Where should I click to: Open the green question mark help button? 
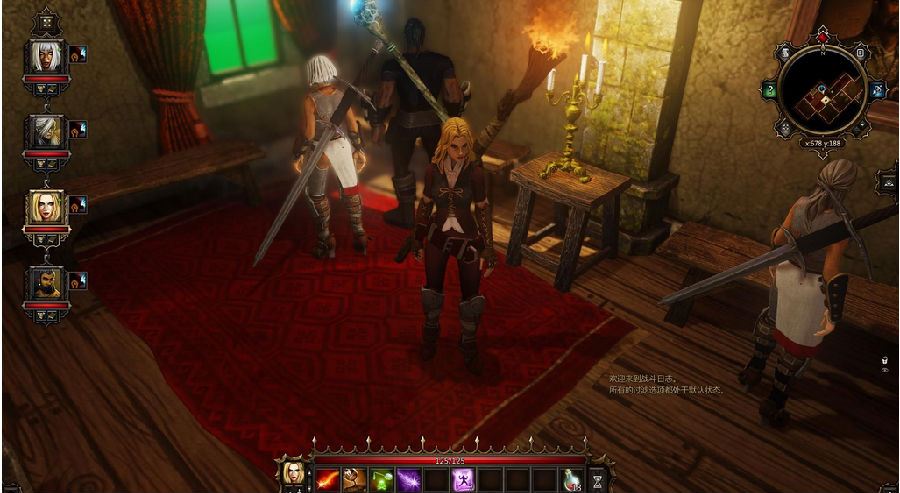point(771,90)
